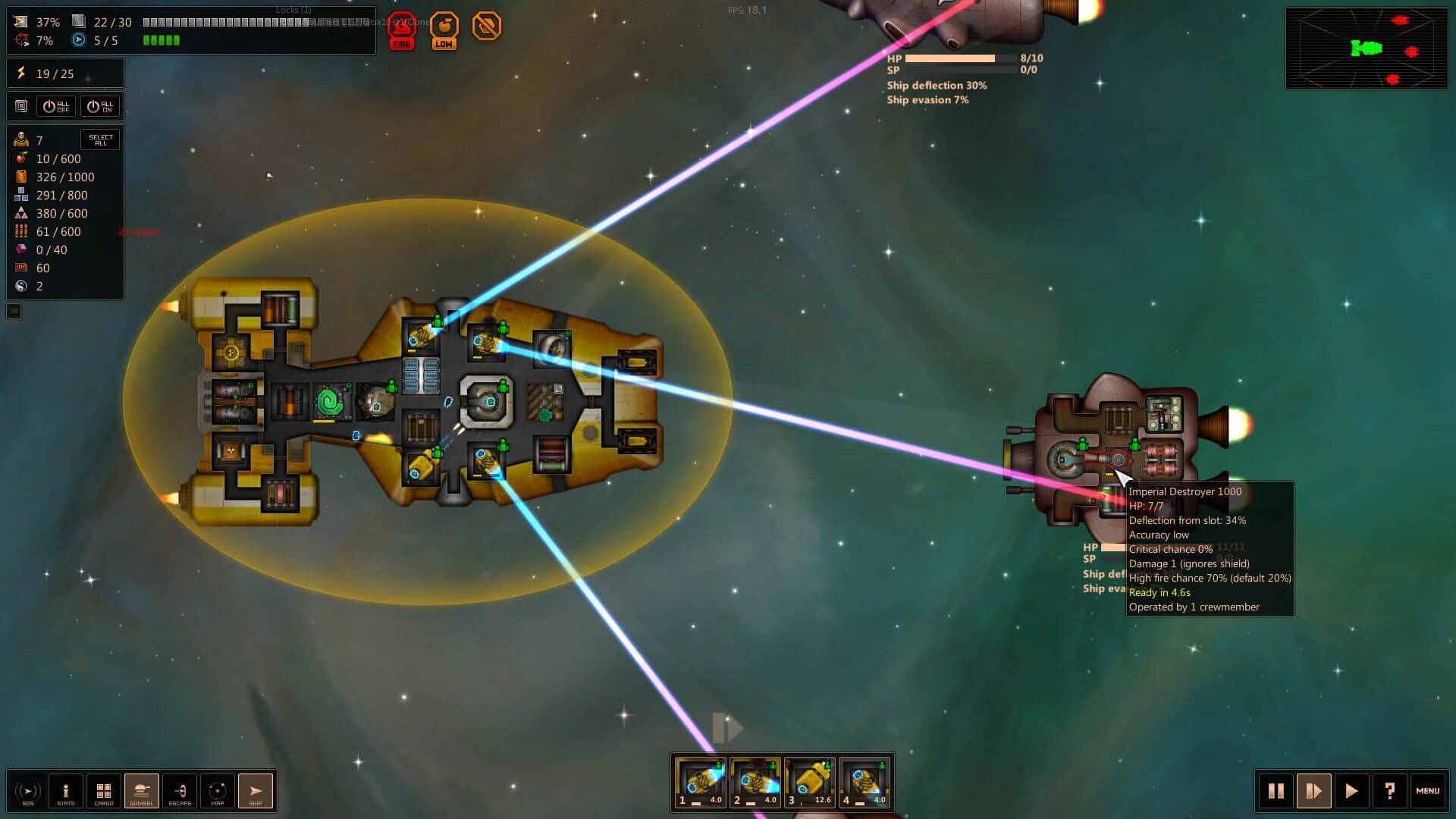
Task: Activate the SOS distress signal icon
Action: pyautogui.click(x=28, y=791)
